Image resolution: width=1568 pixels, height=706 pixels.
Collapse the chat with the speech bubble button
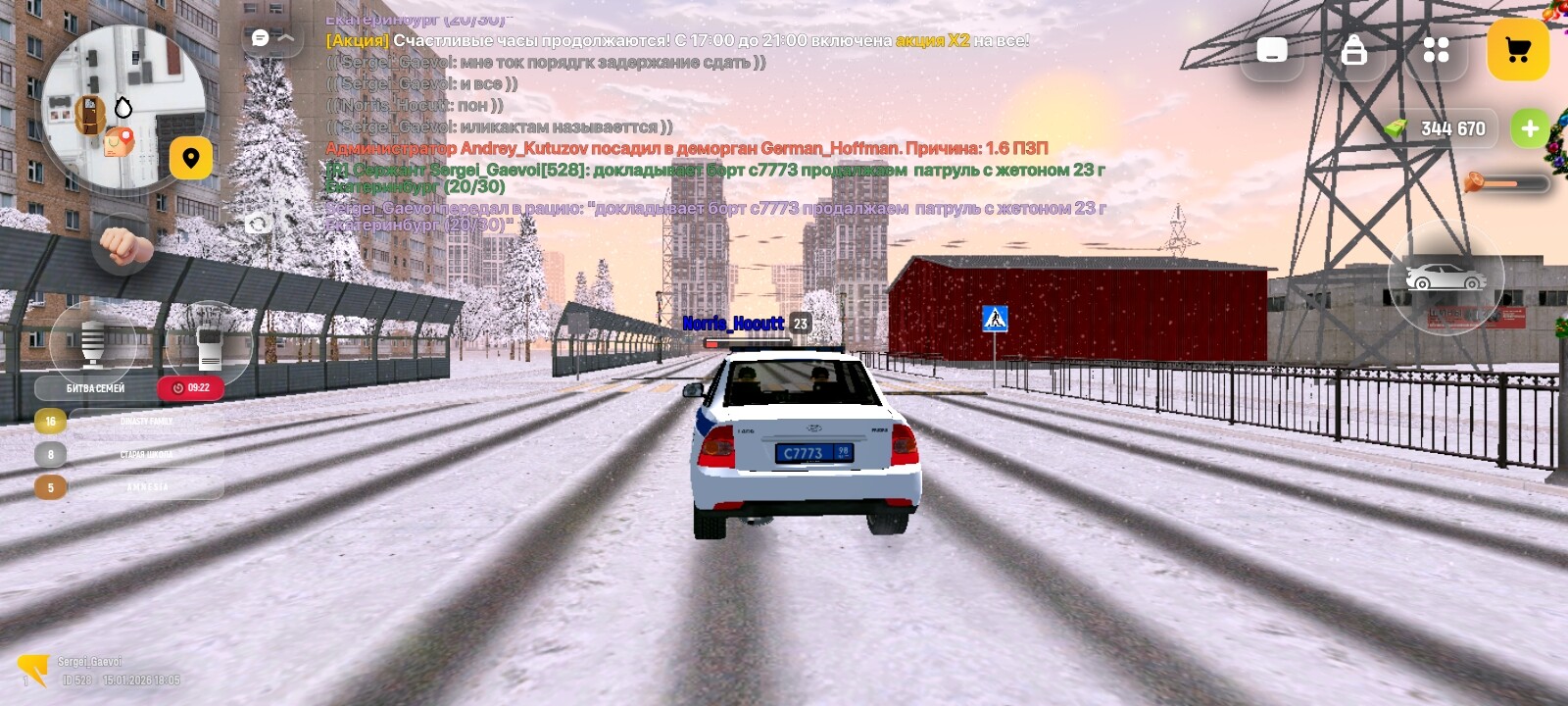click(x=271, y=38)
